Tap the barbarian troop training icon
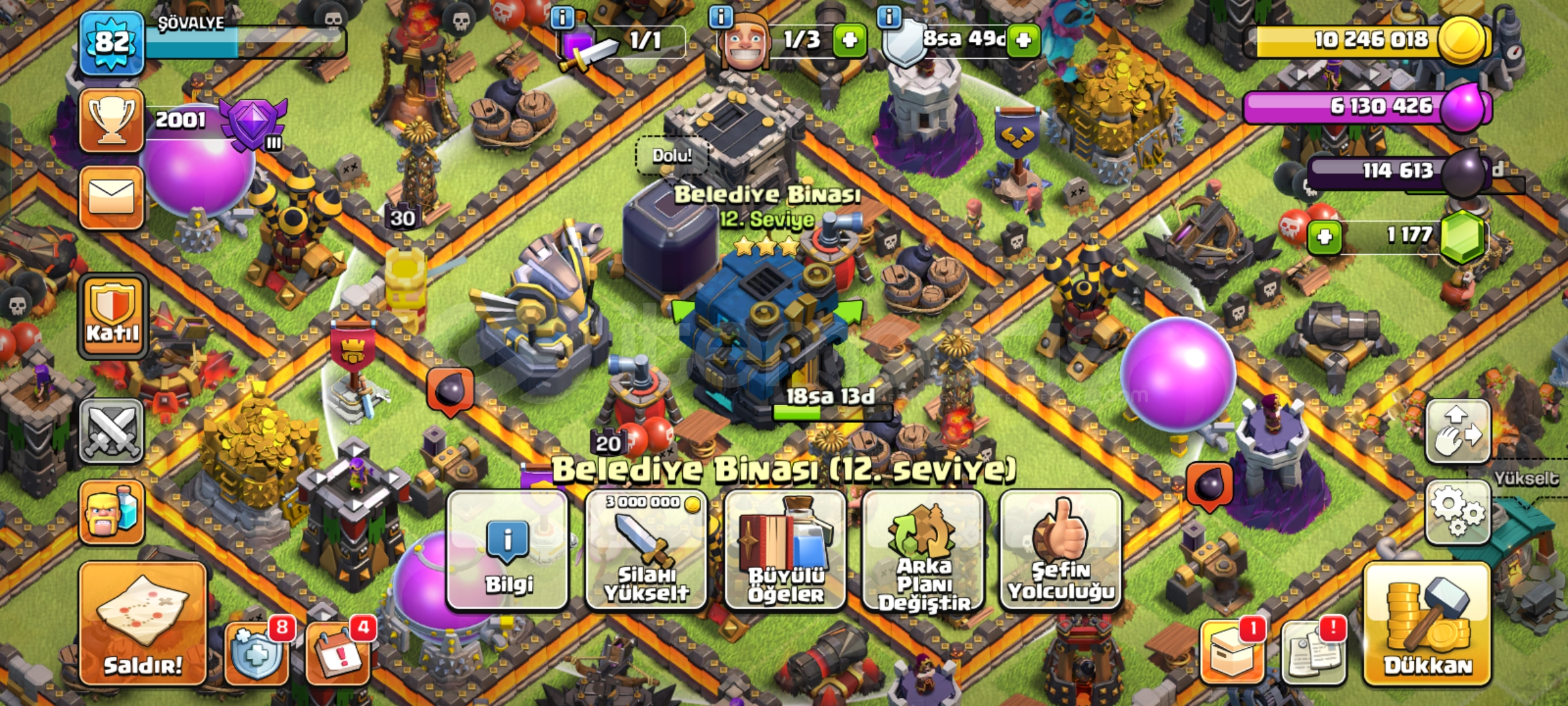 pyautogui.click(x=111, y=511)
